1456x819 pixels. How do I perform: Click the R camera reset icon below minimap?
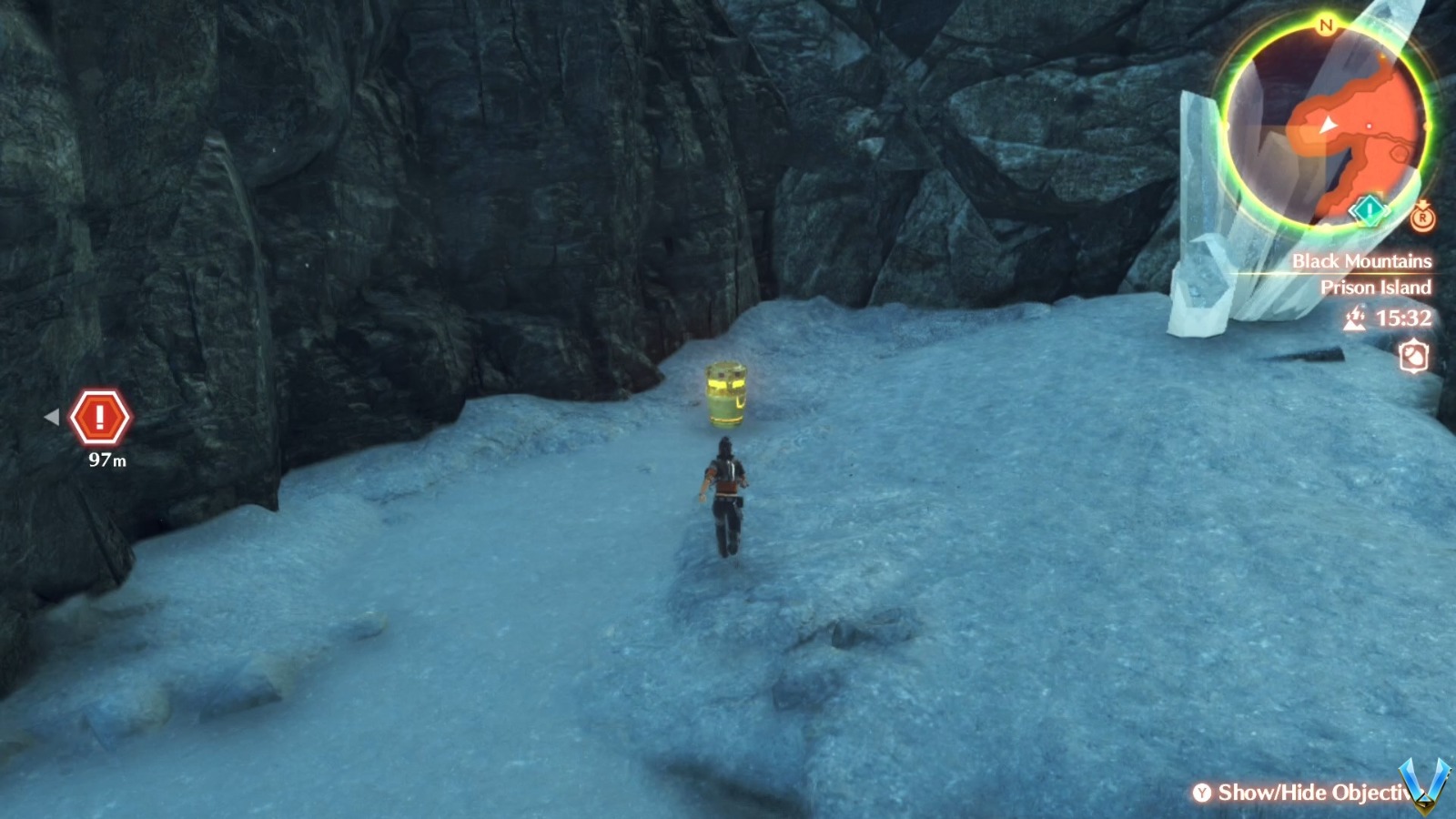tap(1422, 218)
